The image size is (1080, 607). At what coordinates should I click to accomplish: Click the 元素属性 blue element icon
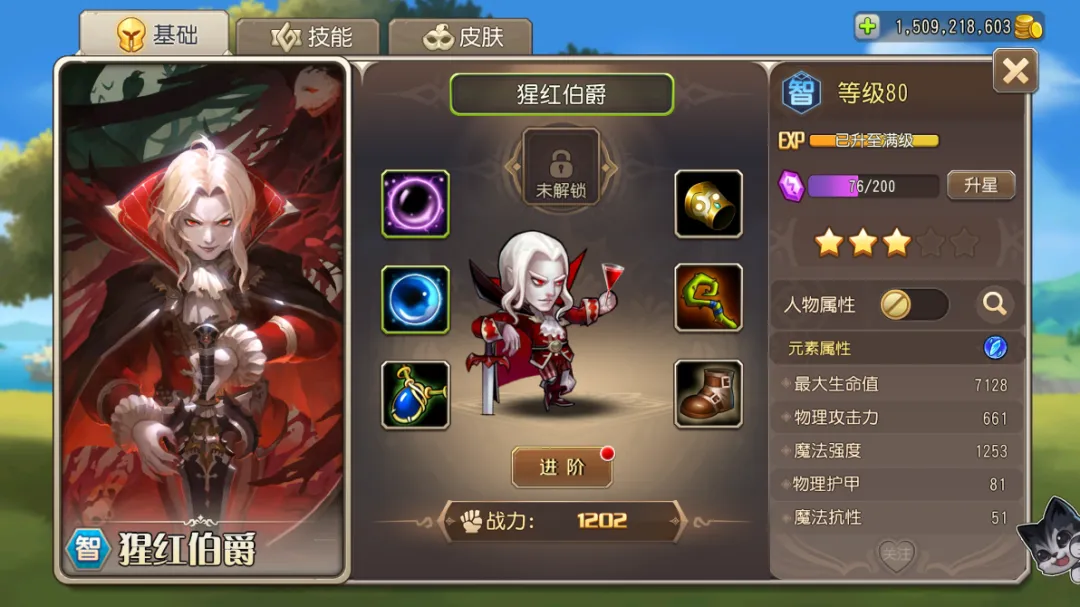[x=994, y=348]
